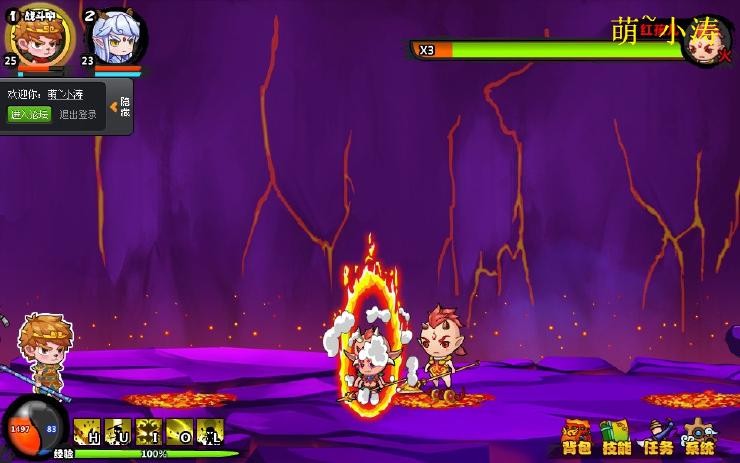Activate the skill icon labeled H

pyautogui.click(x=87, y=432)
